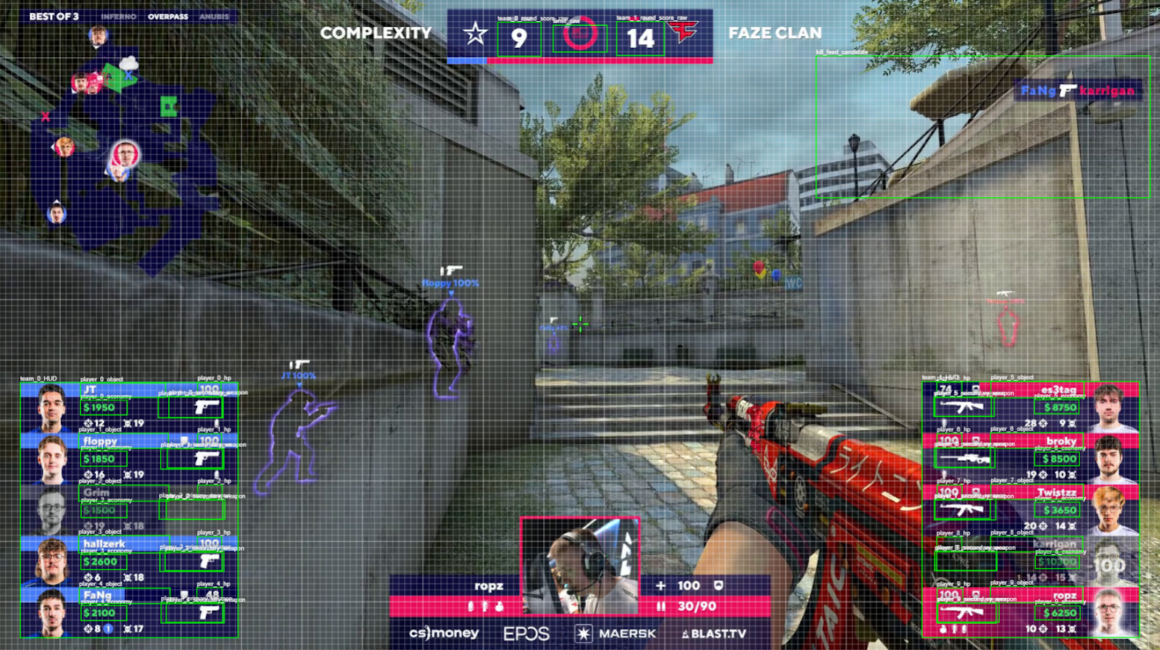Select broky's player row
Image resolution: width=1160 pixels, height=650 pixels.
pyautogui.click(x=1030, y=459)
